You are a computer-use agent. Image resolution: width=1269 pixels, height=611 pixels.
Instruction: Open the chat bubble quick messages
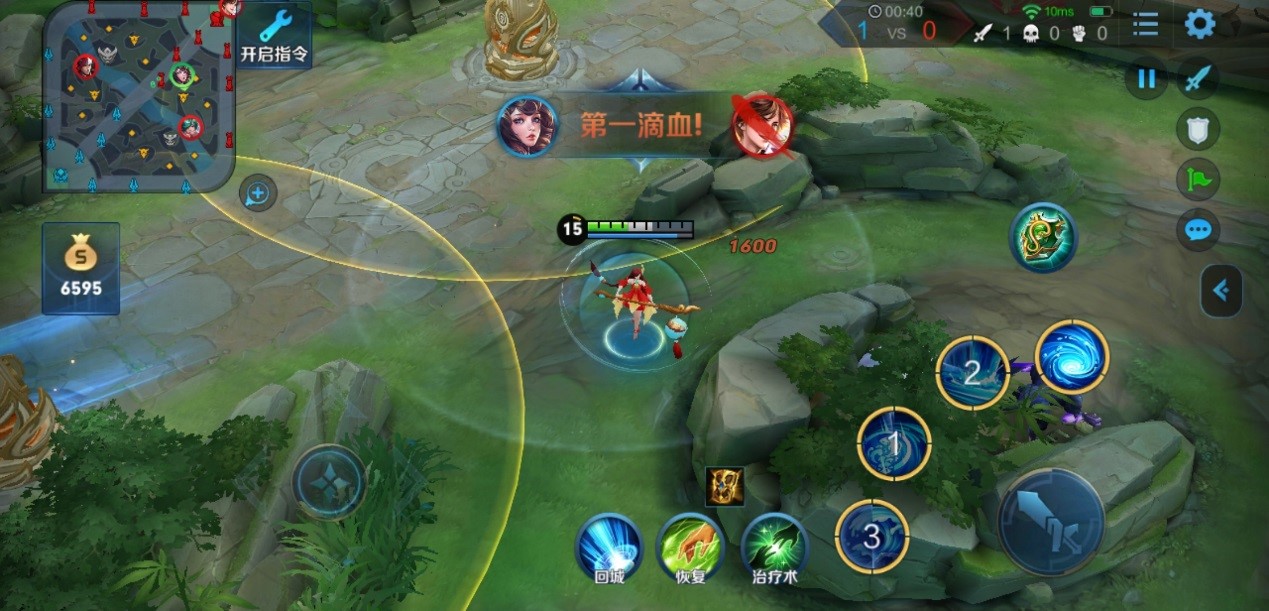coord(1197,231)
